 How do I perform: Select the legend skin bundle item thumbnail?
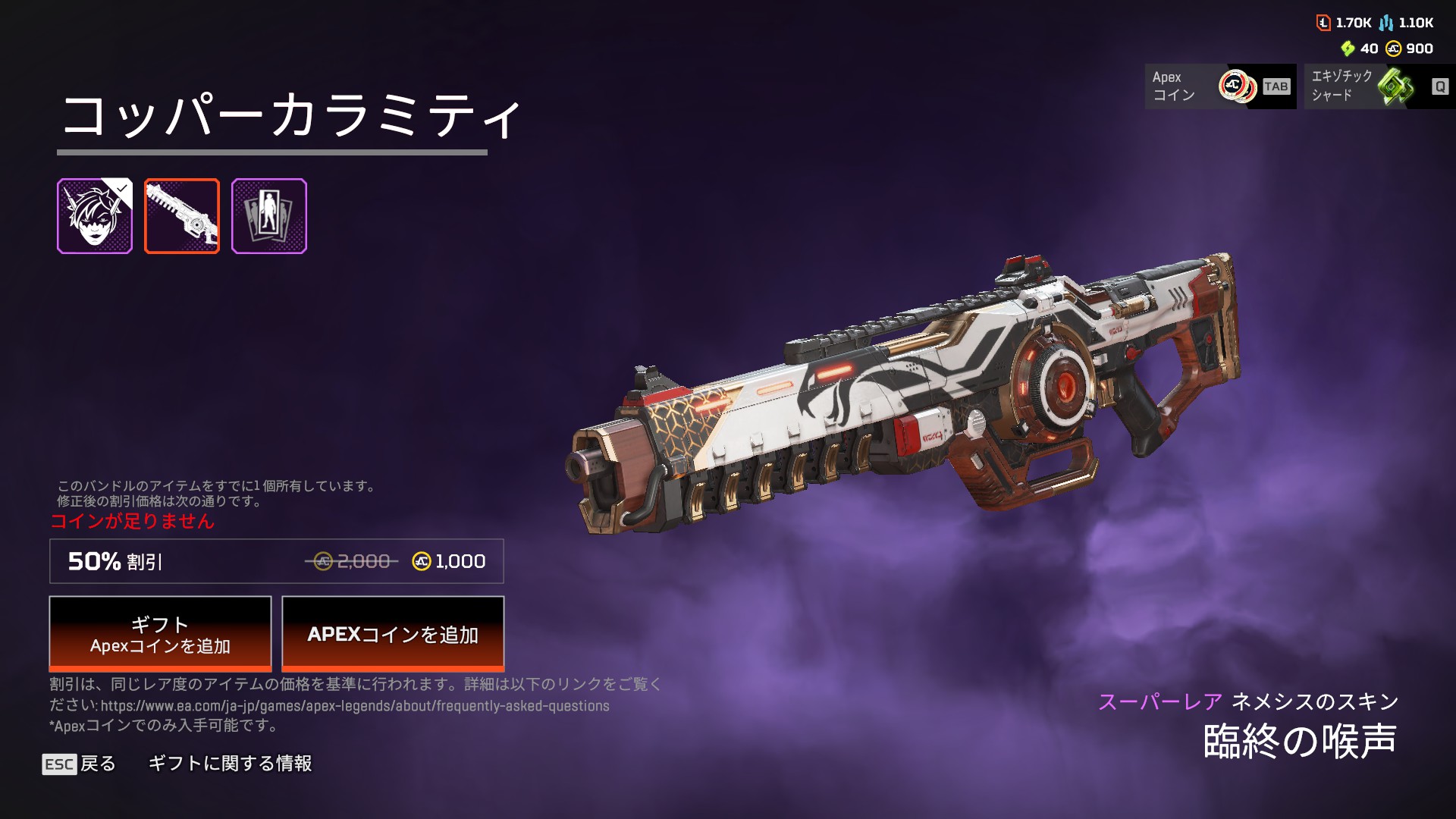click(x=95, y=216)
